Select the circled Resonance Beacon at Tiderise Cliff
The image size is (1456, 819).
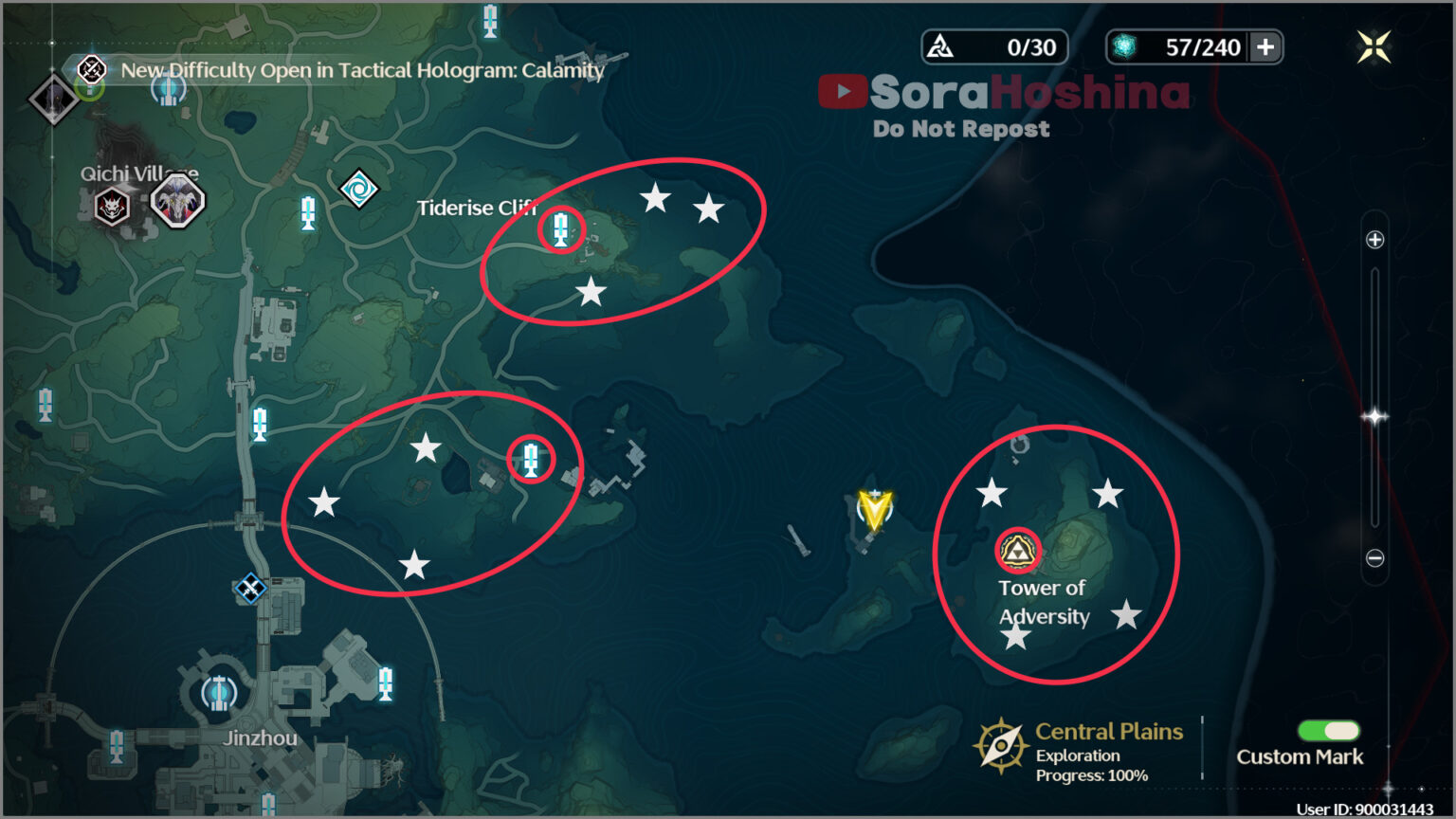(561, 230)
